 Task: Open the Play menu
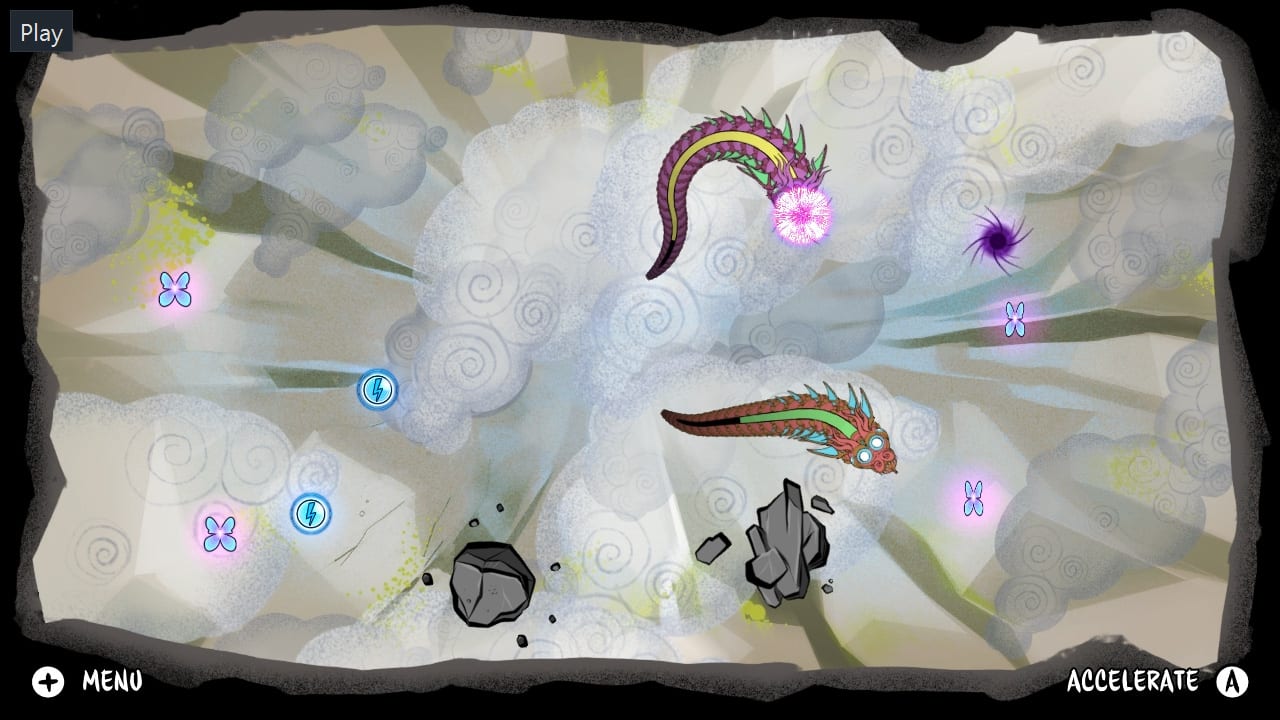(40, 31)
